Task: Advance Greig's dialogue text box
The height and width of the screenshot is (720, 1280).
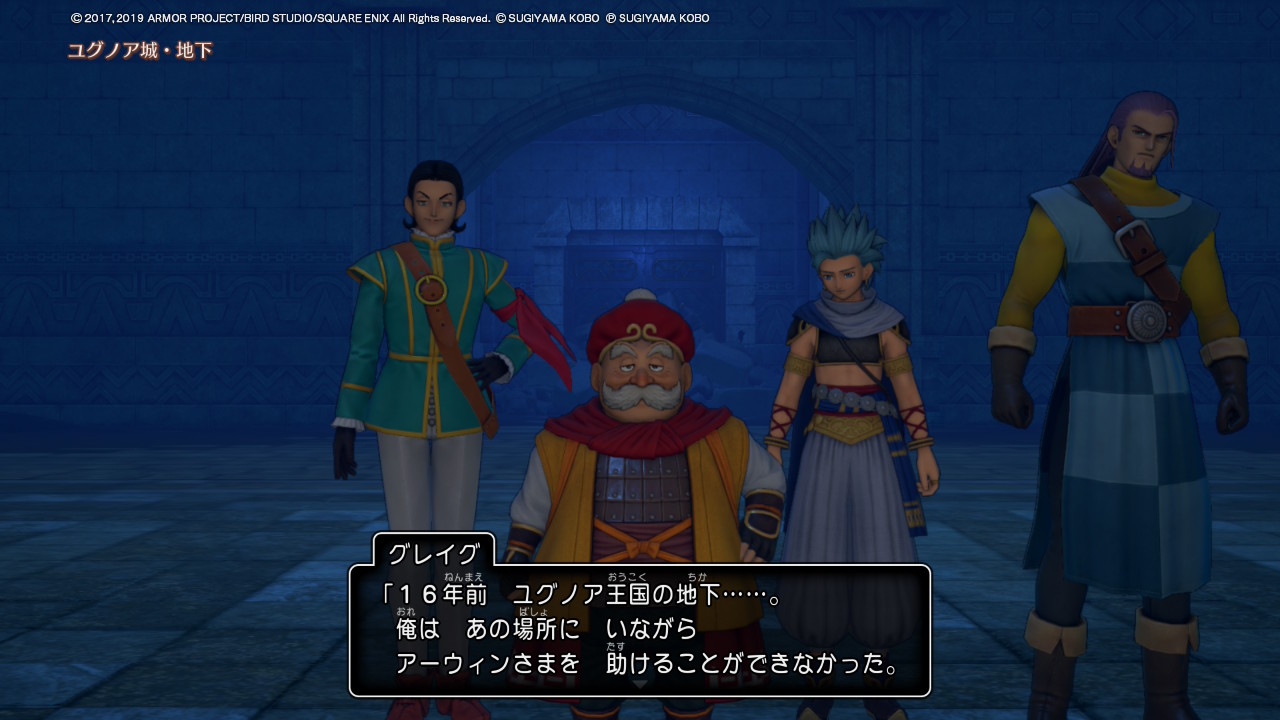Action: click(640, 630)
